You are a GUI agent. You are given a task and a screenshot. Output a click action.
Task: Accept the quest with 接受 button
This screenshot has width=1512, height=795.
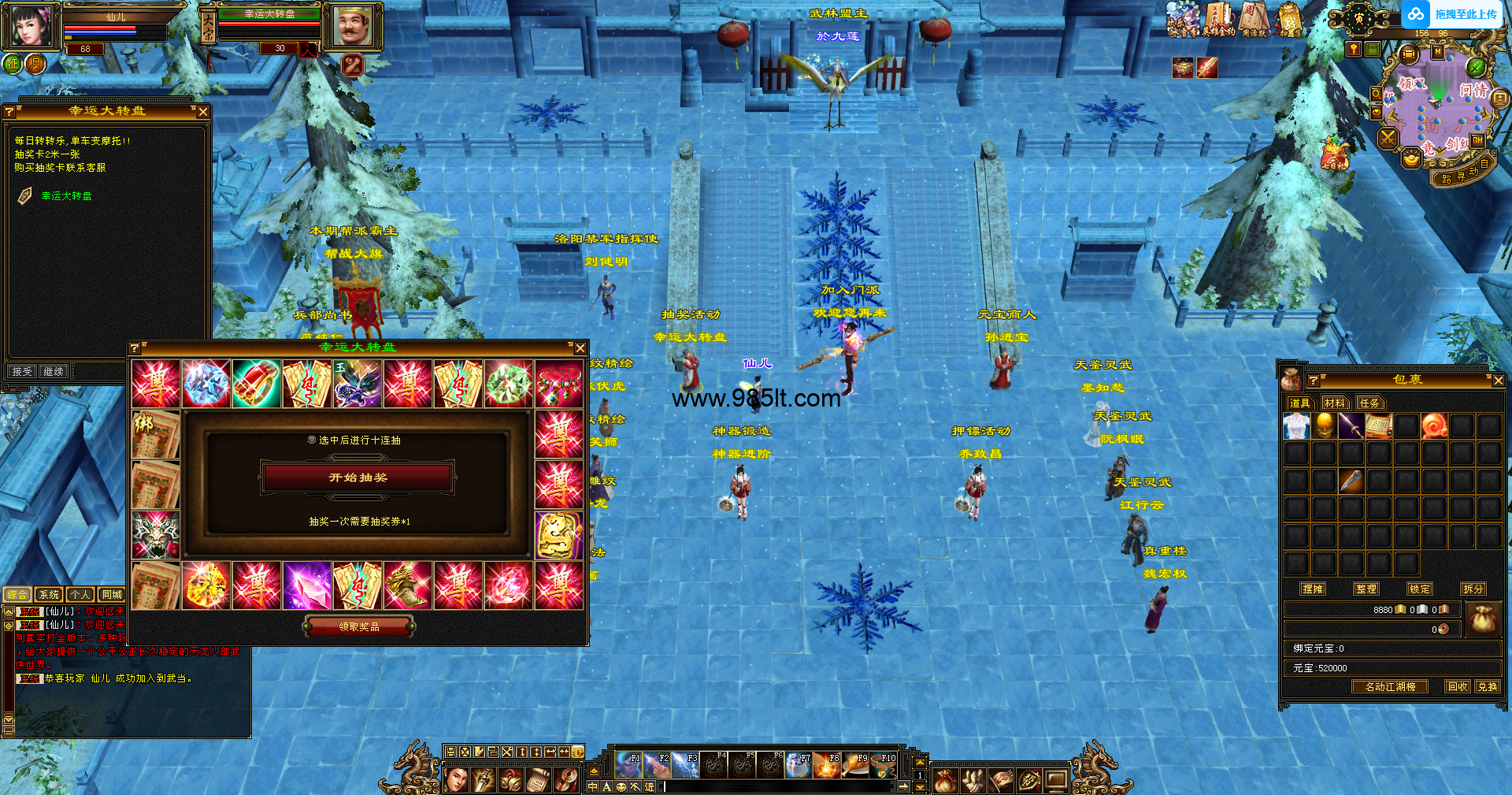22,371
